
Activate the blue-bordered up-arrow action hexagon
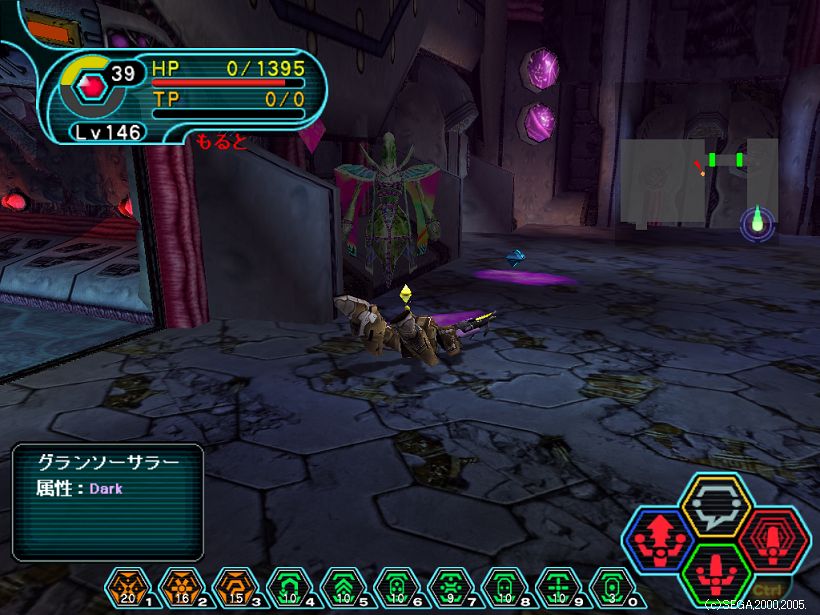(x=657, y=541)
